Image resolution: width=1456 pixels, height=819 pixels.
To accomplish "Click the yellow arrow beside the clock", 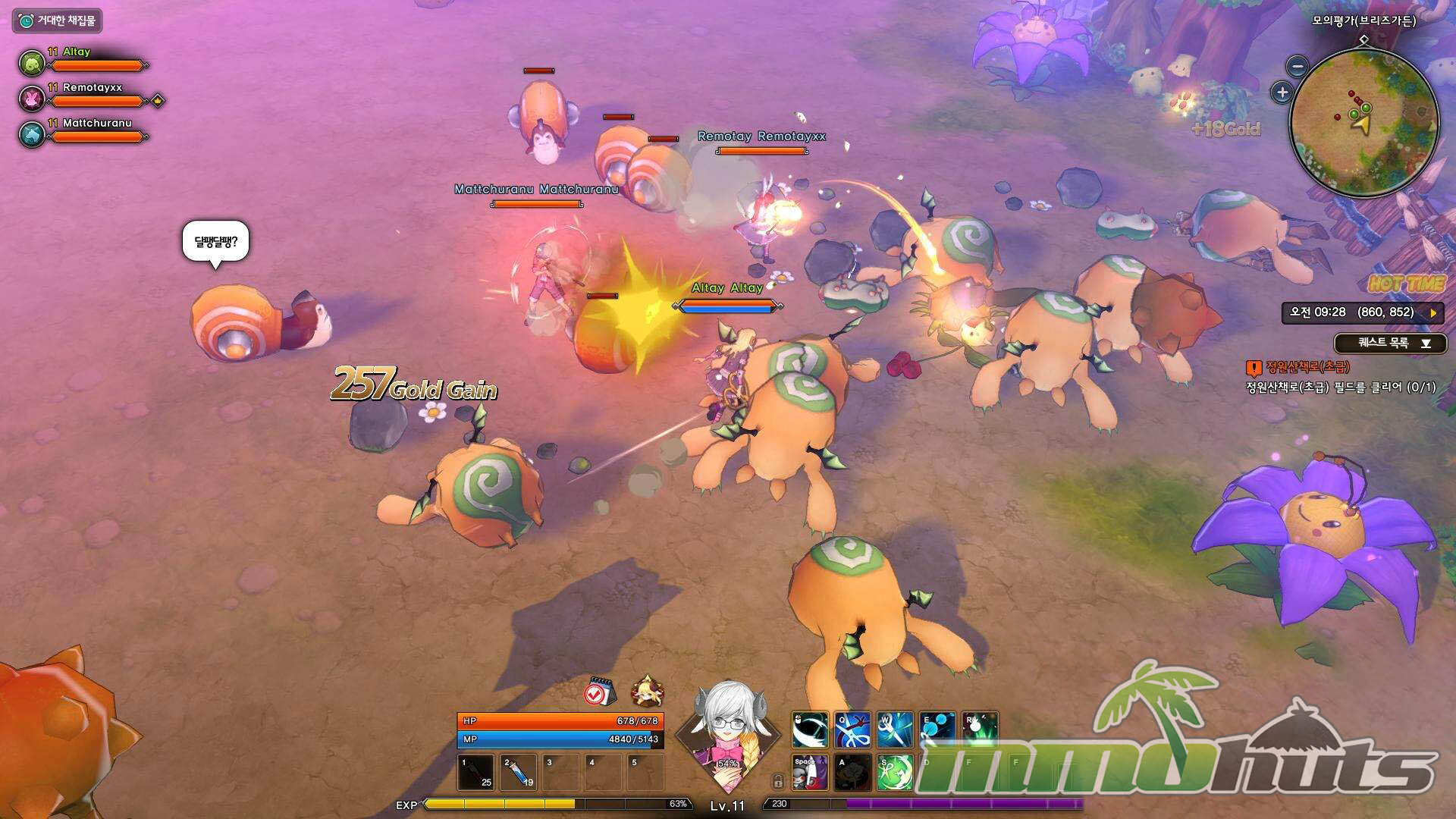I will click(x=1432, y=312).
